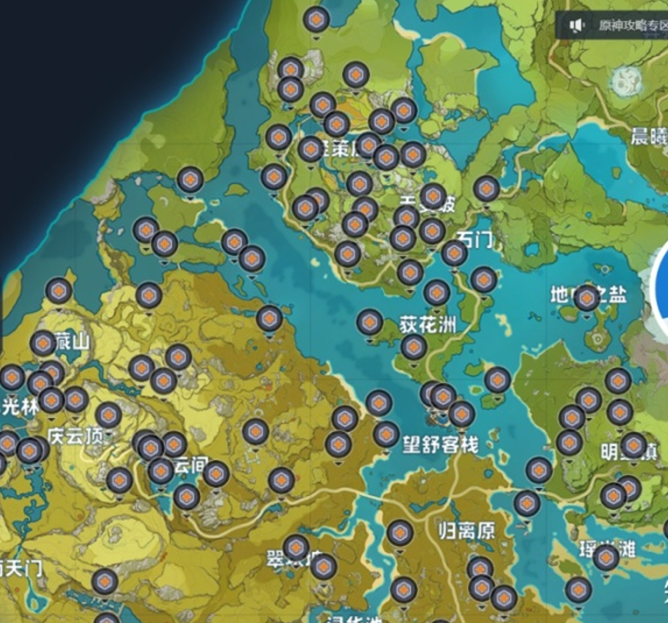Select the marker covering the 地中之盐 label
The image size is (668, 623).
click(587, 296)
